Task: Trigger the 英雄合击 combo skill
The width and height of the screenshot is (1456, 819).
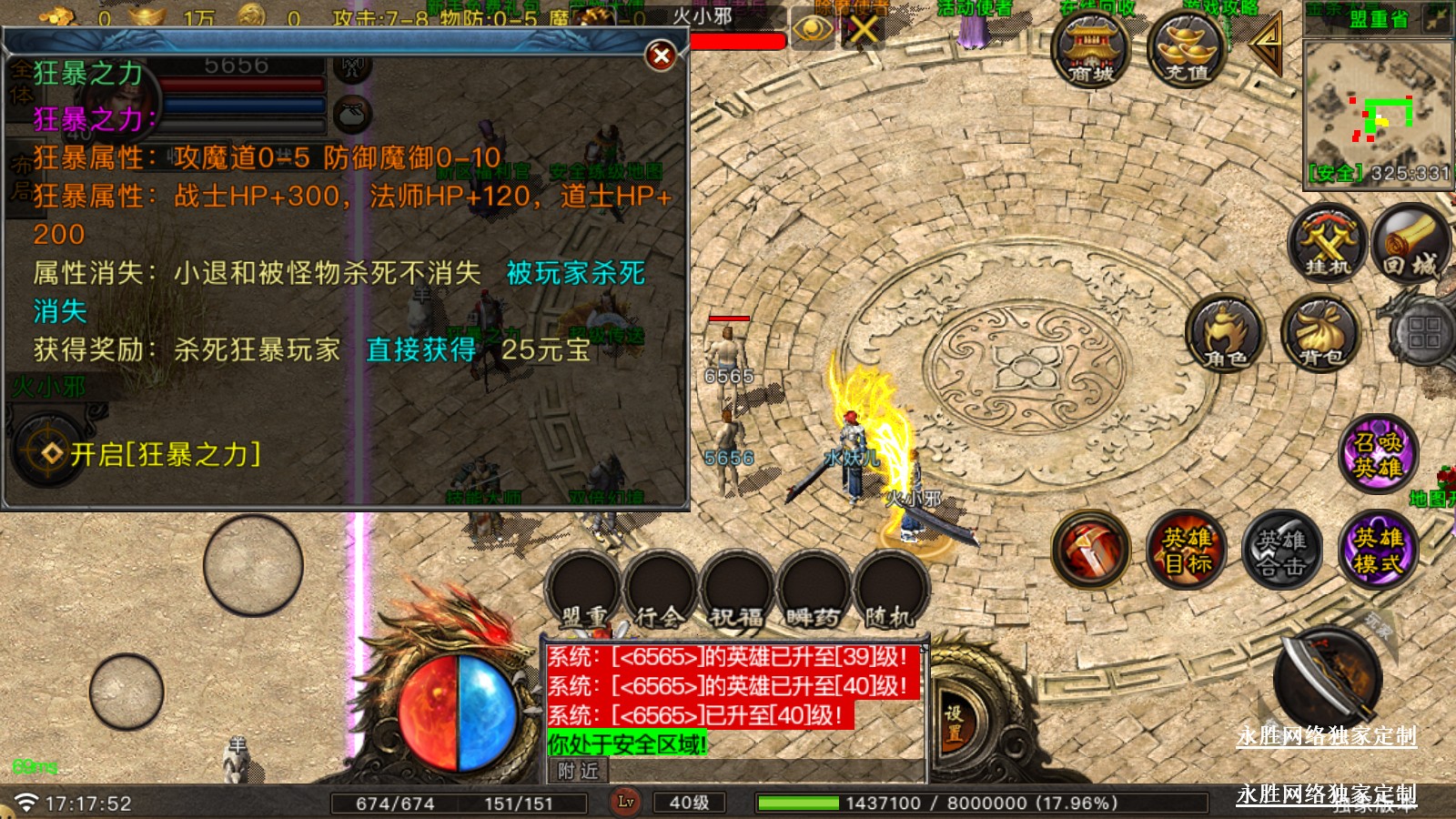Action: coord(1281,551)
